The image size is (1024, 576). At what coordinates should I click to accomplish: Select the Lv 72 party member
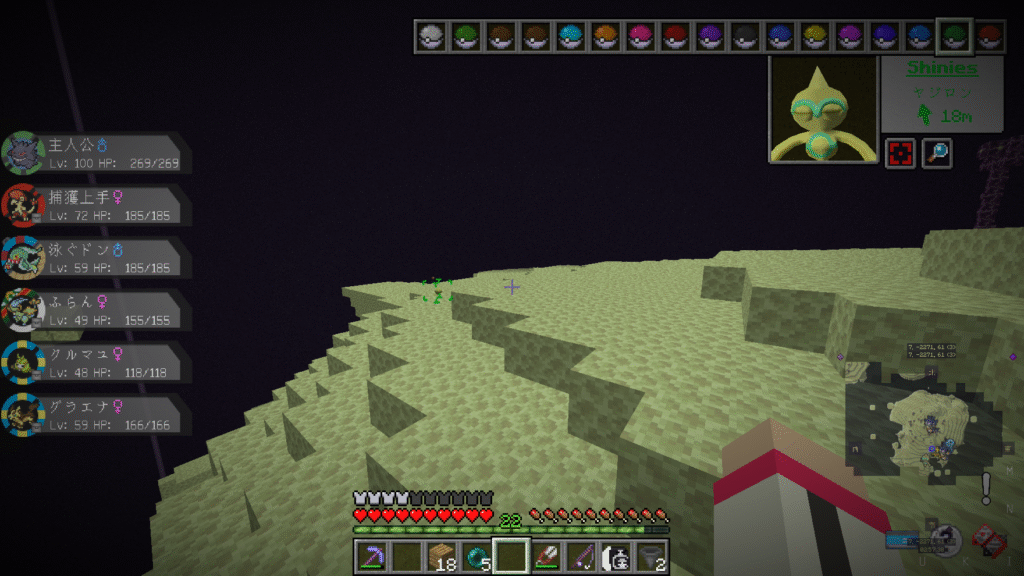[97, 204]
